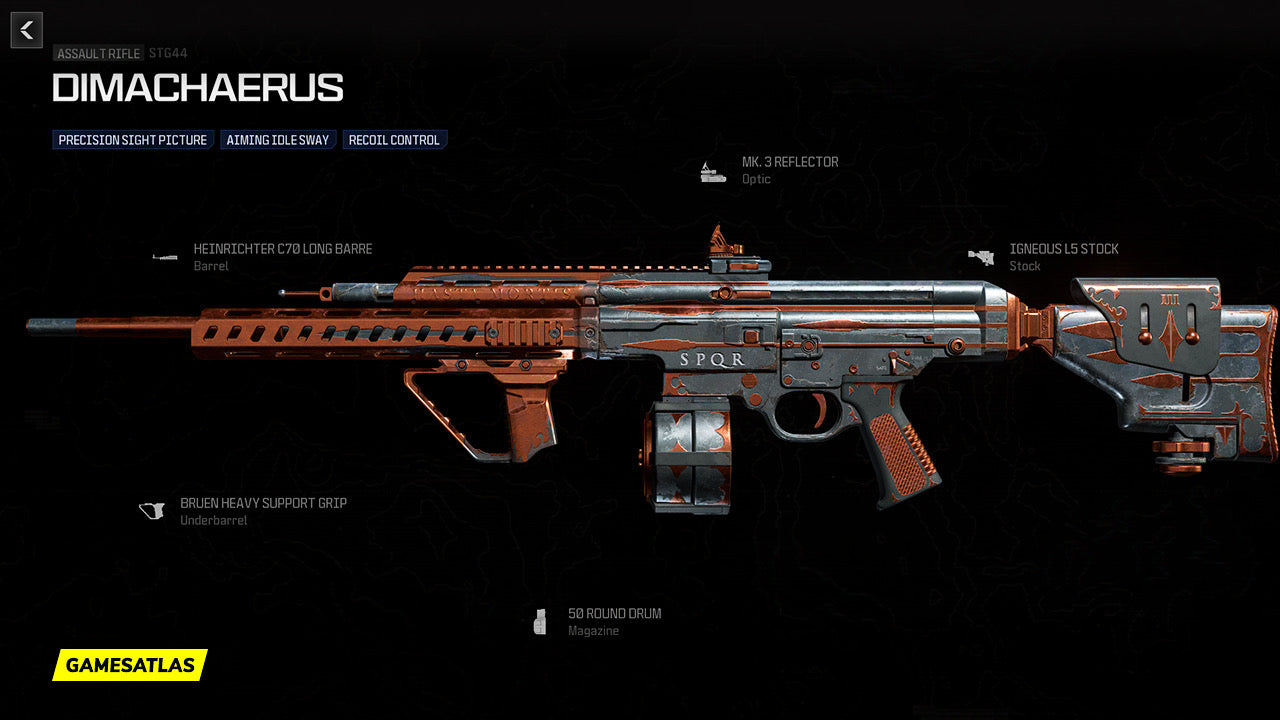Screen dimensions: 1280x720
Task: Go back using the arrow button
Action: pos(27,30)
